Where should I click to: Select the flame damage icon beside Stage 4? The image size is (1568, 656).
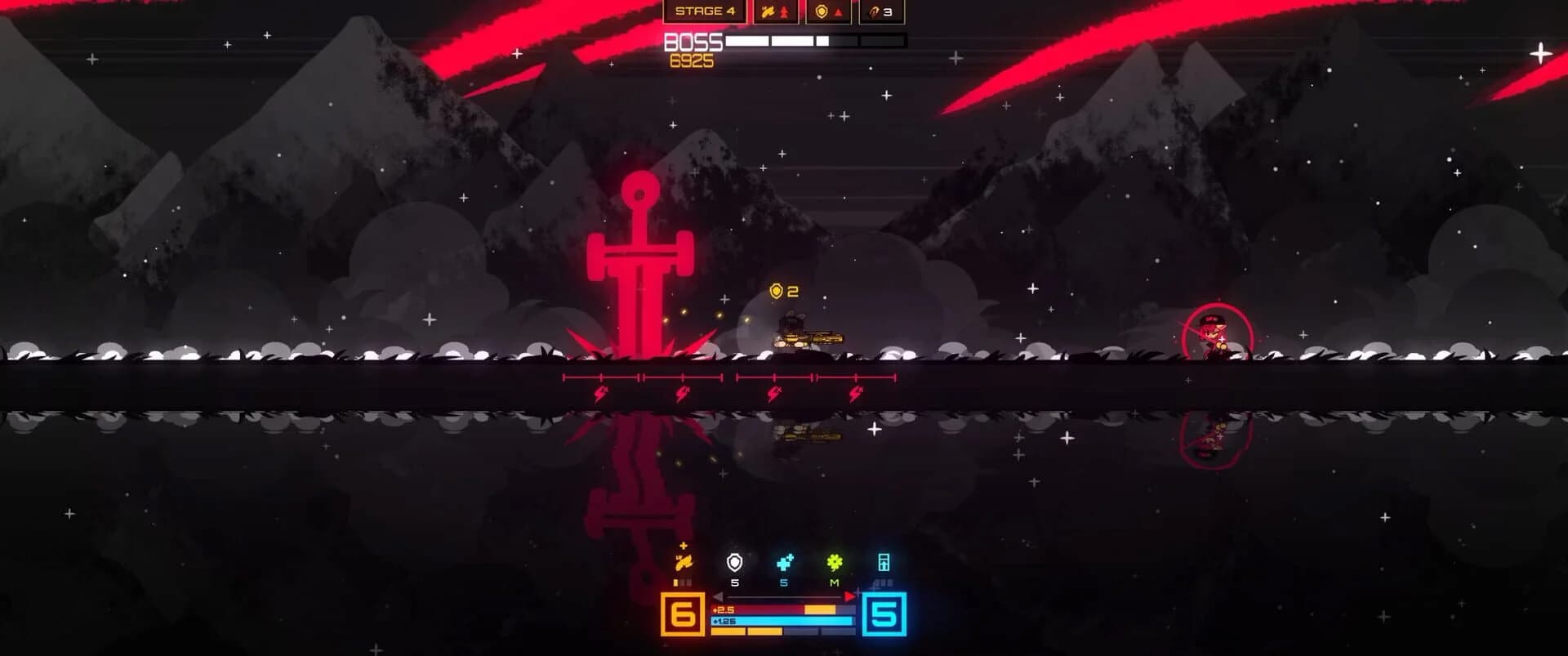click(768, 12)
